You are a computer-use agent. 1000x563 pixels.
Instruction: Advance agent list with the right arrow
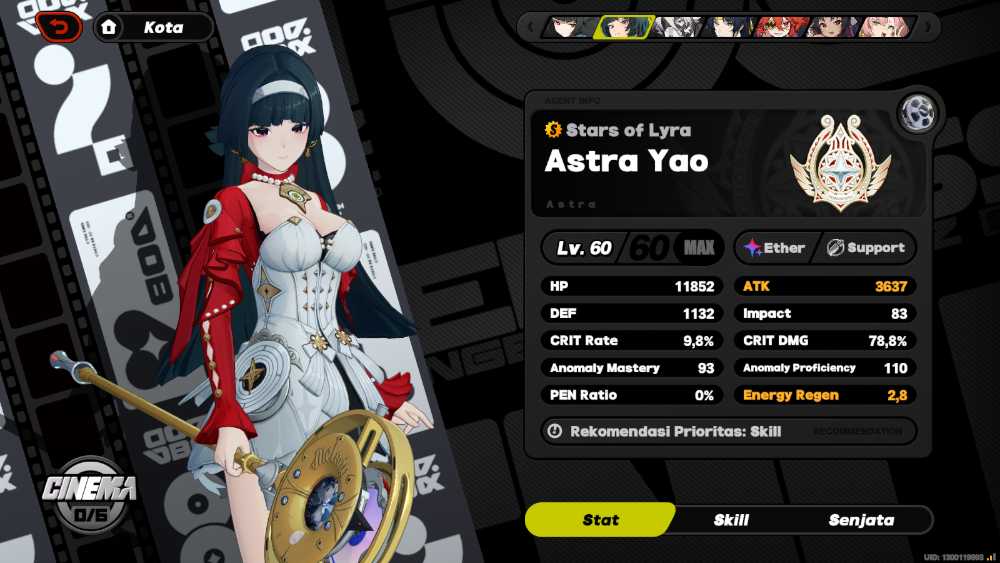pos(930,27)
